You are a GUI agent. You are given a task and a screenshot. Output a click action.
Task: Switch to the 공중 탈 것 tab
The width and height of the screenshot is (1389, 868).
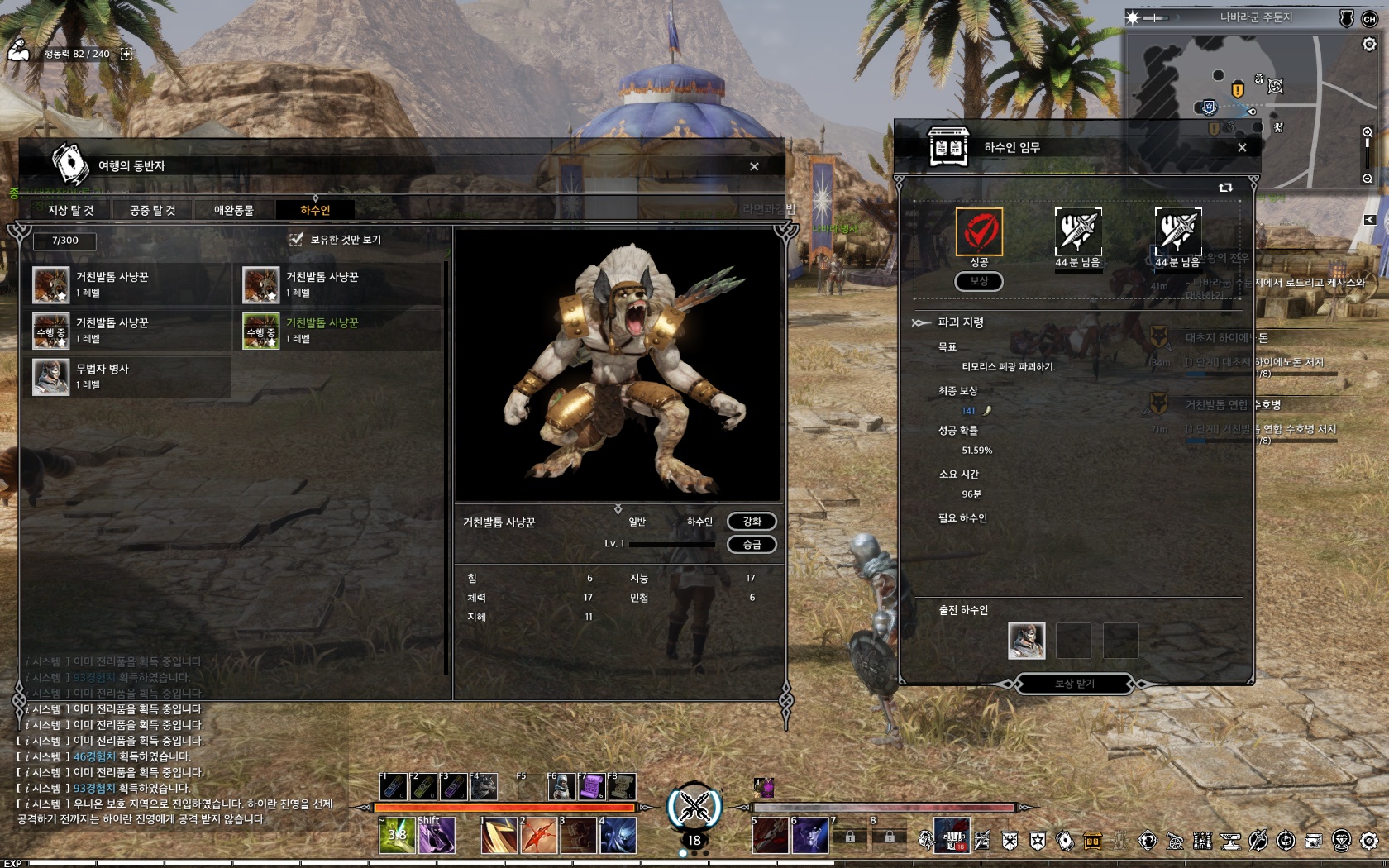(x=153, y=210)
